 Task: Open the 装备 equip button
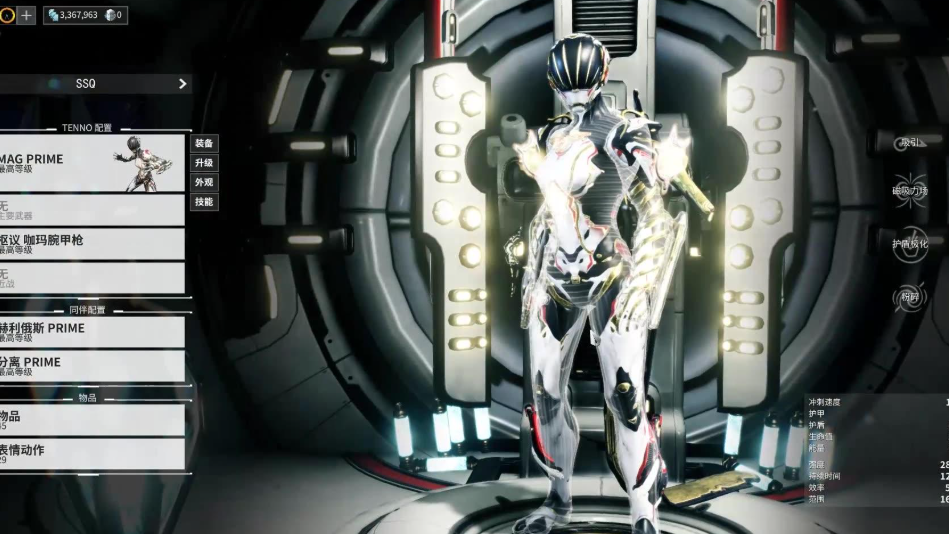[x=203, y=143]
